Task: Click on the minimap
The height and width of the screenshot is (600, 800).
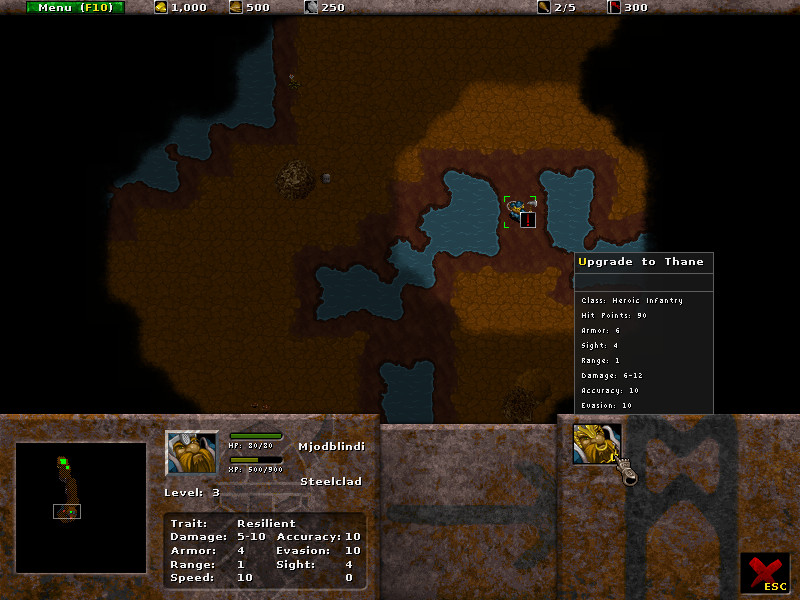Action: [x=81, y=508]
